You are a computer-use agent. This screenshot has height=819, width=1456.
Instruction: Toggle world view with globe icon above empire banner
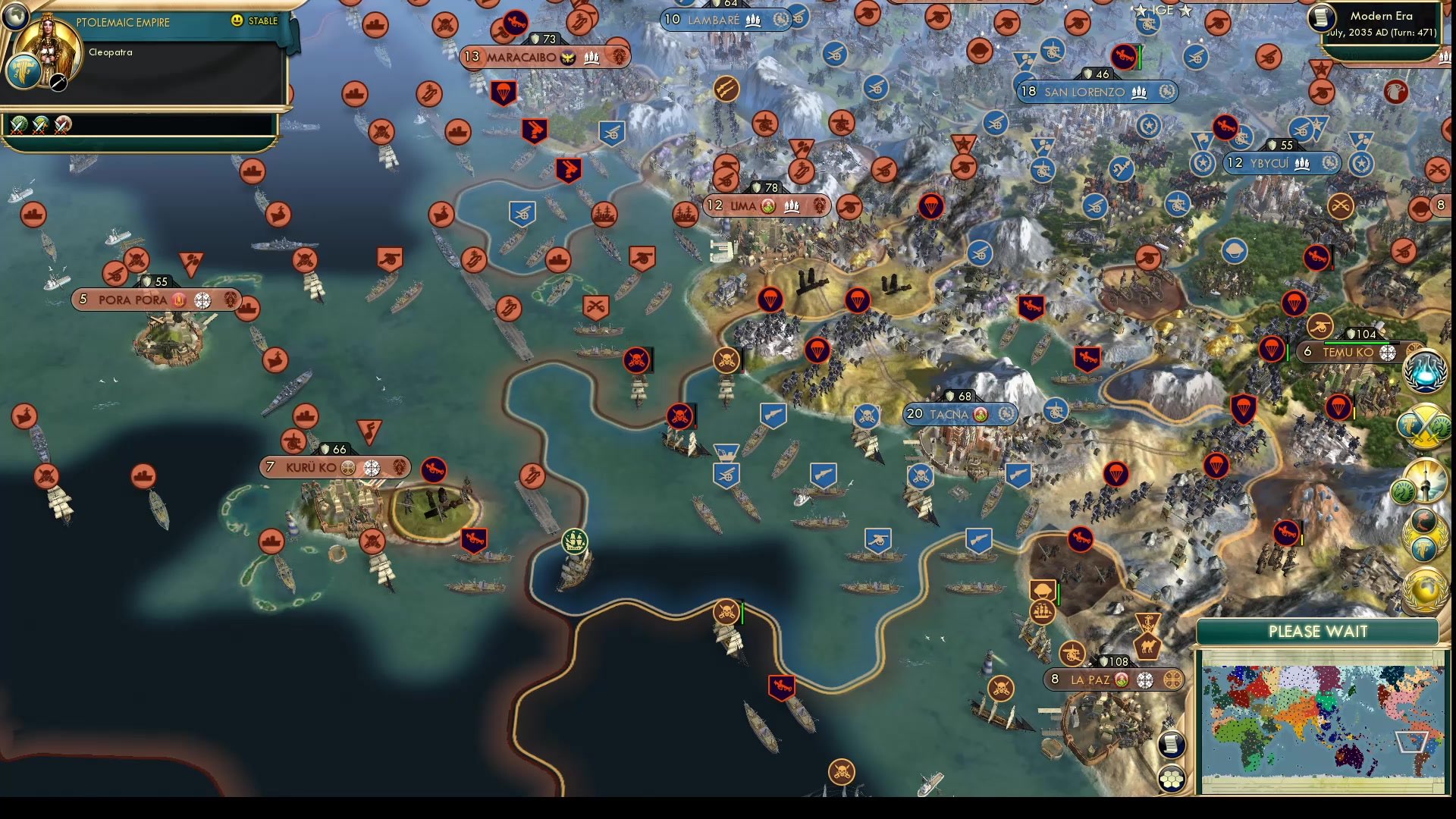point(15,15)
